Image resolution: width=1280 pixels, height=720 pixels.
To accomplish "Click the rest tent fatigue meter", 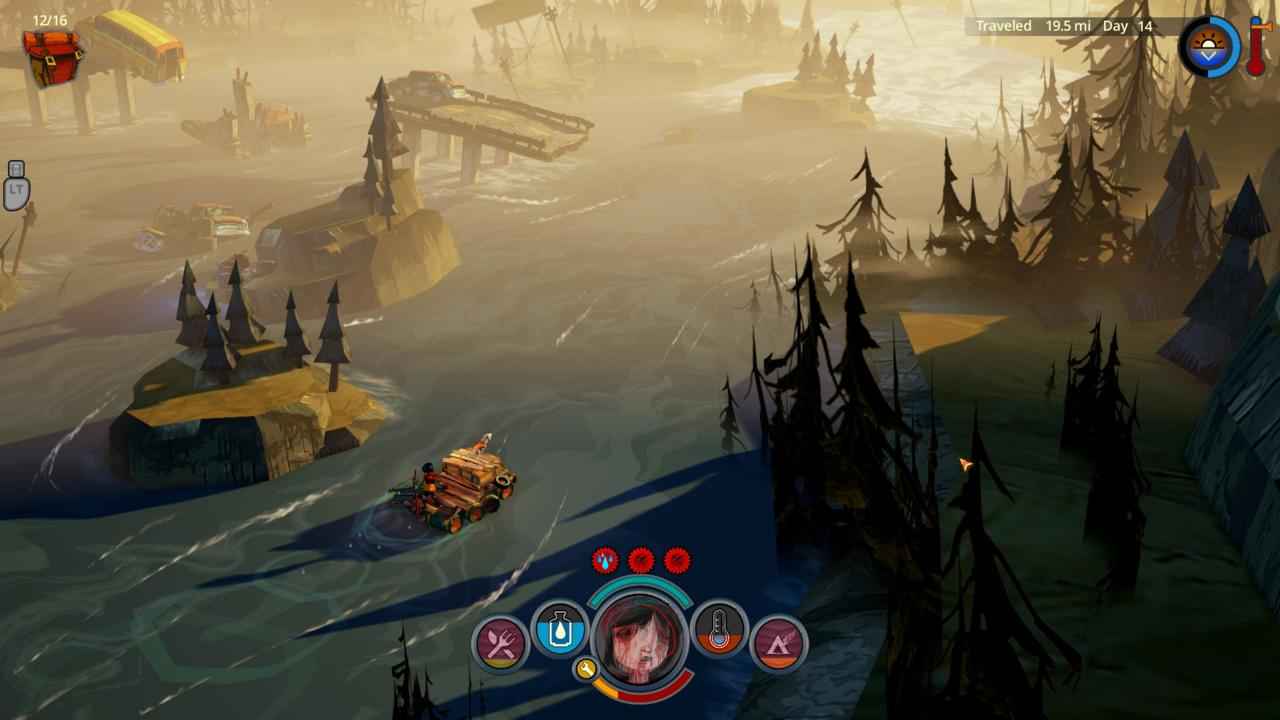I will (778, 642).
